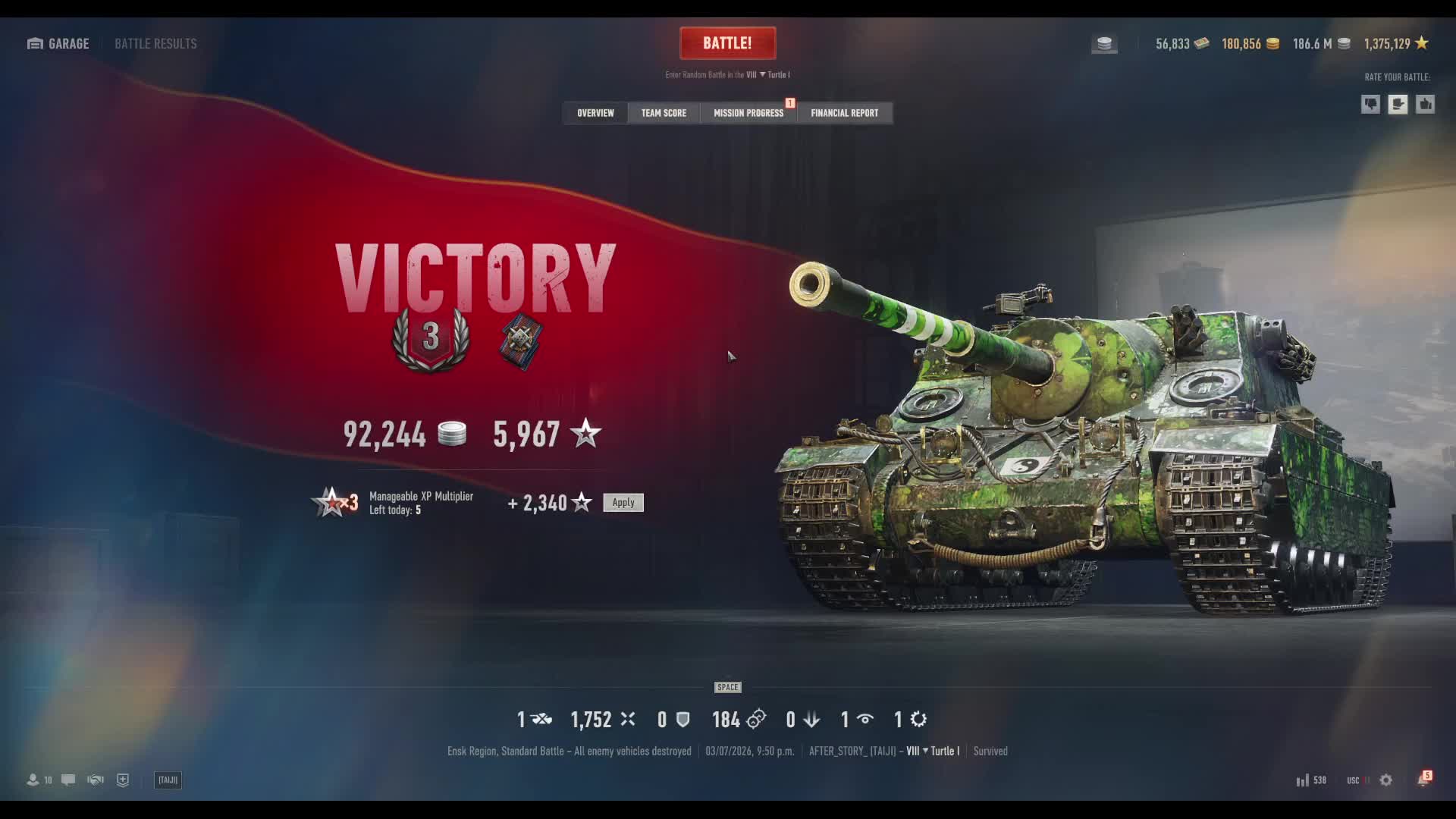The height and width of the screenshot is (819, 1456).
Task: View the Mission Progress tab
Action: 748,113
